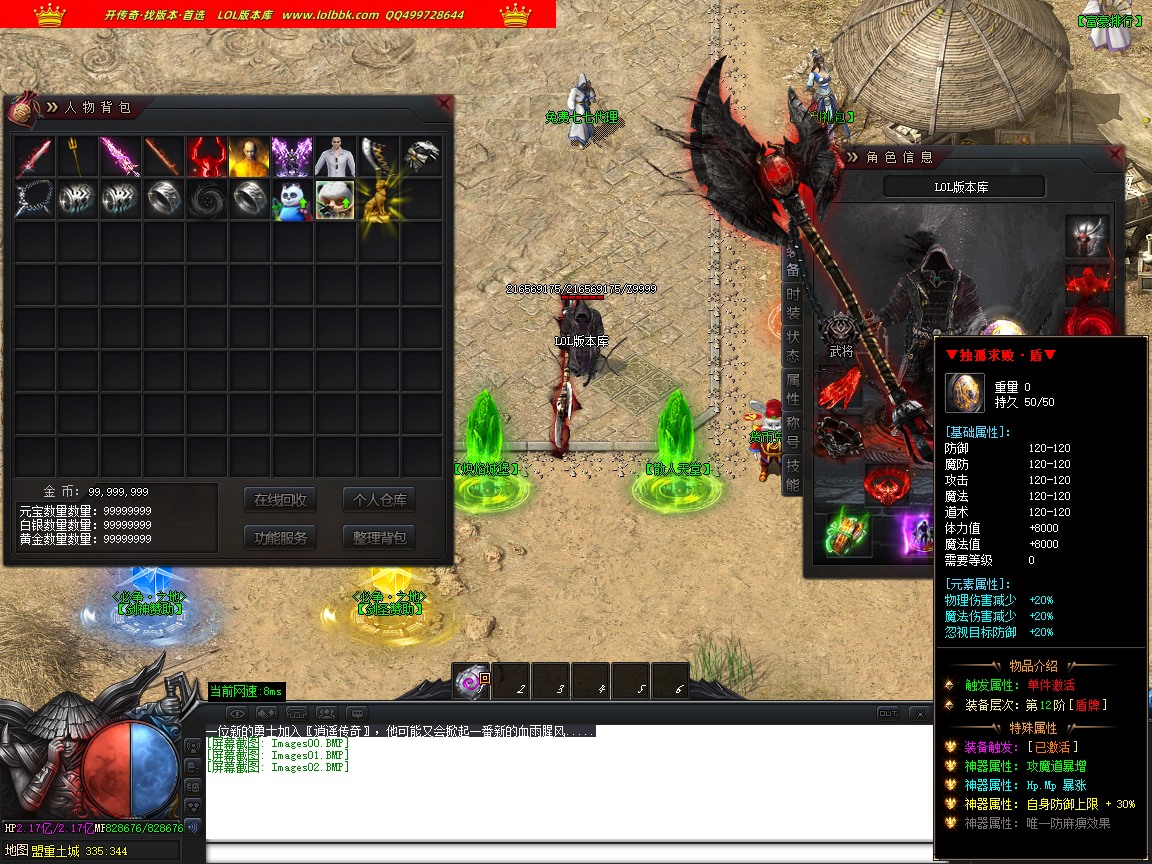Activate the purple swirl skill in hotbar
This screenshot has height=864, width=1152.
[x=470, y=682]
